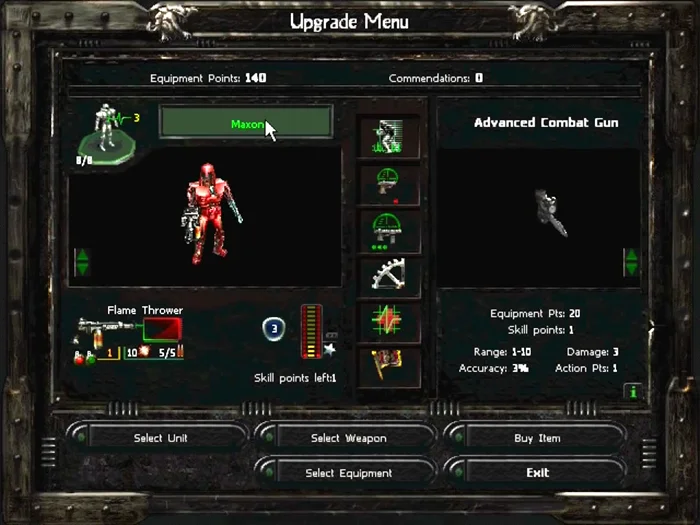Buy the displayed item
700x525 pixels.
[x=537, y=438]
